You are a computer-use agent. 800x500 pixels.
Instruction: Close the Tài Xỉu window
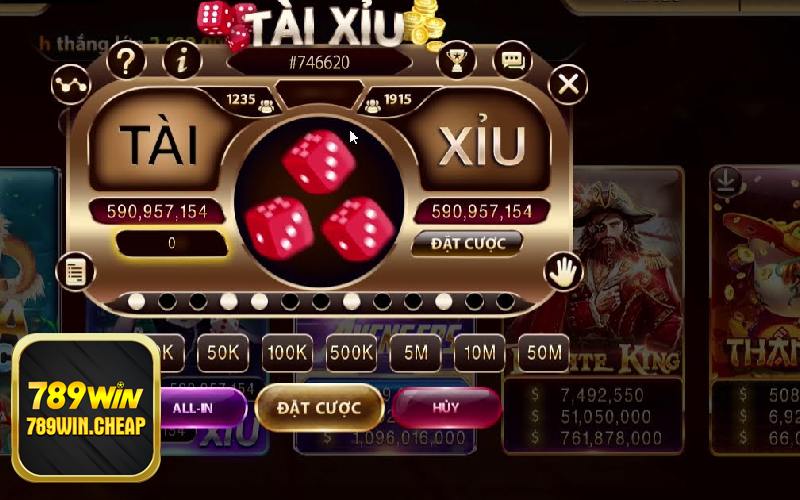568,85
